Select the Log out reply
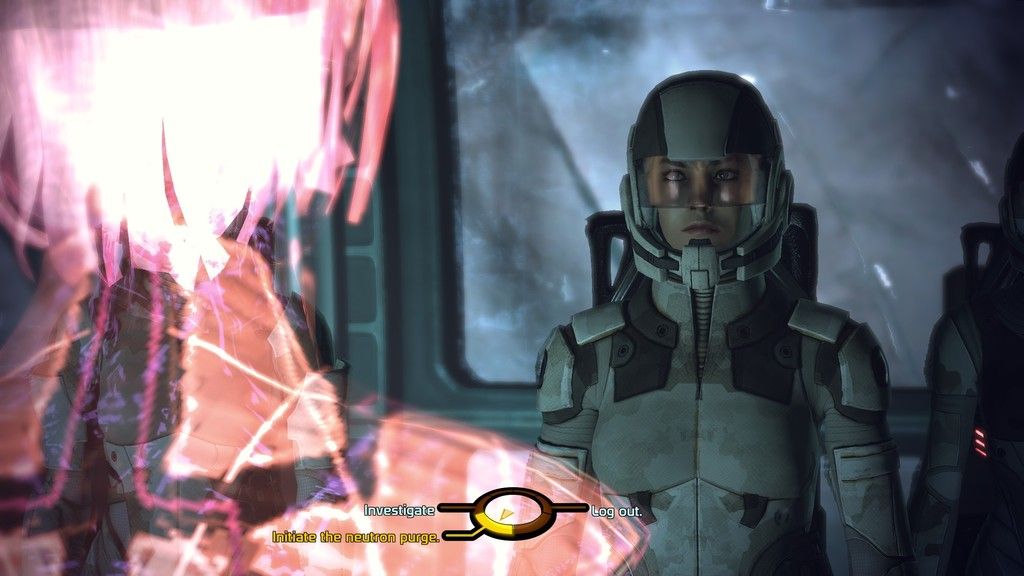 616,510
